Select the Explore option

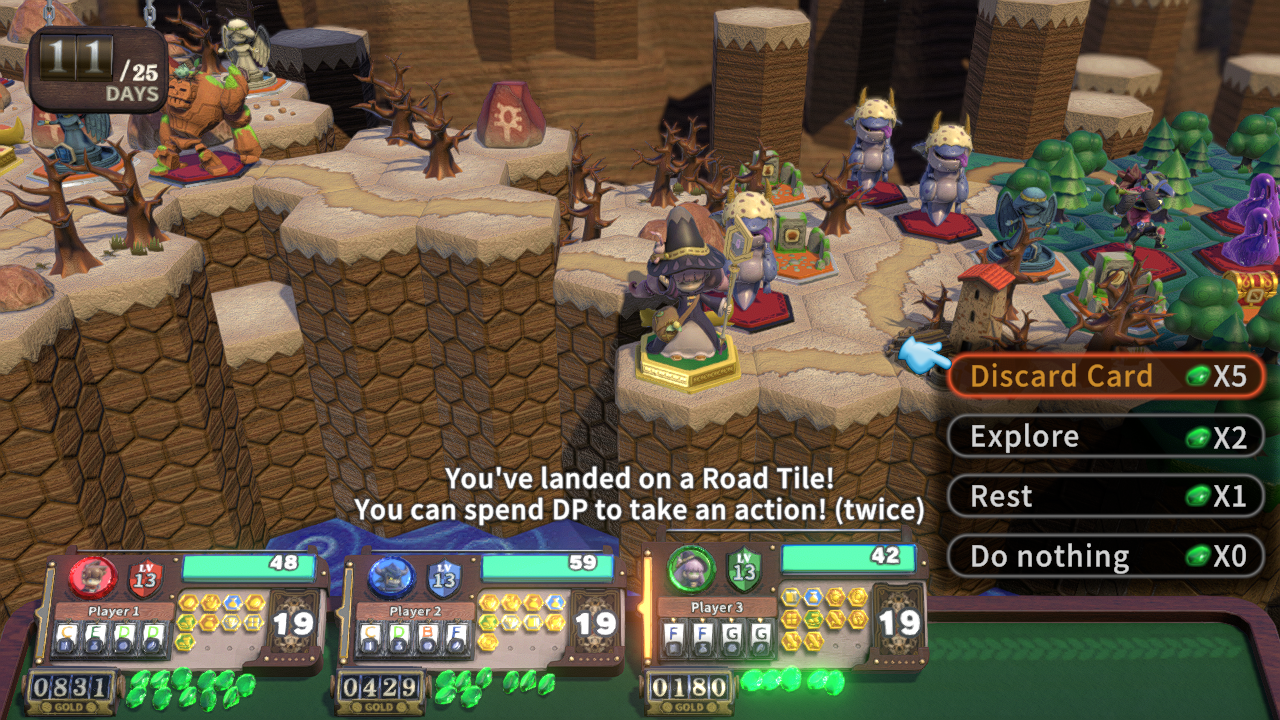(1104, 437)
